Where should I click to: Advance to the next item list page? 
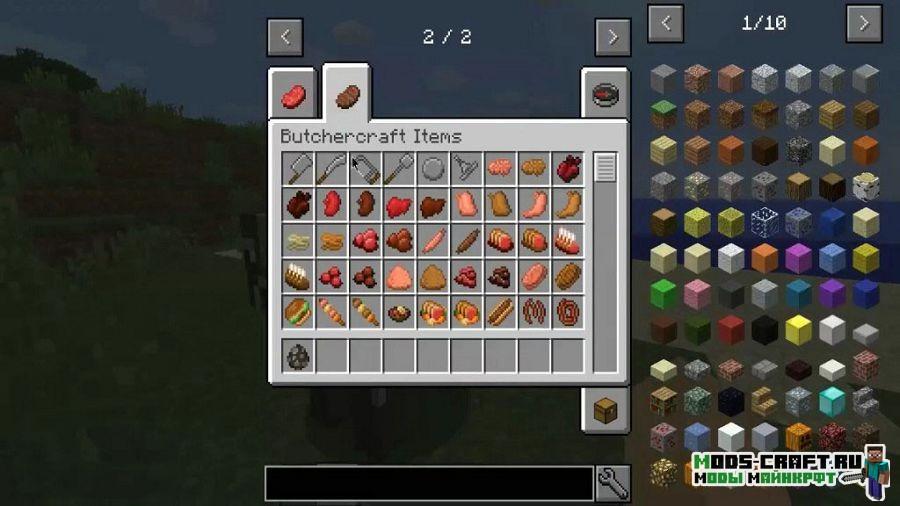tap(864, 24)
